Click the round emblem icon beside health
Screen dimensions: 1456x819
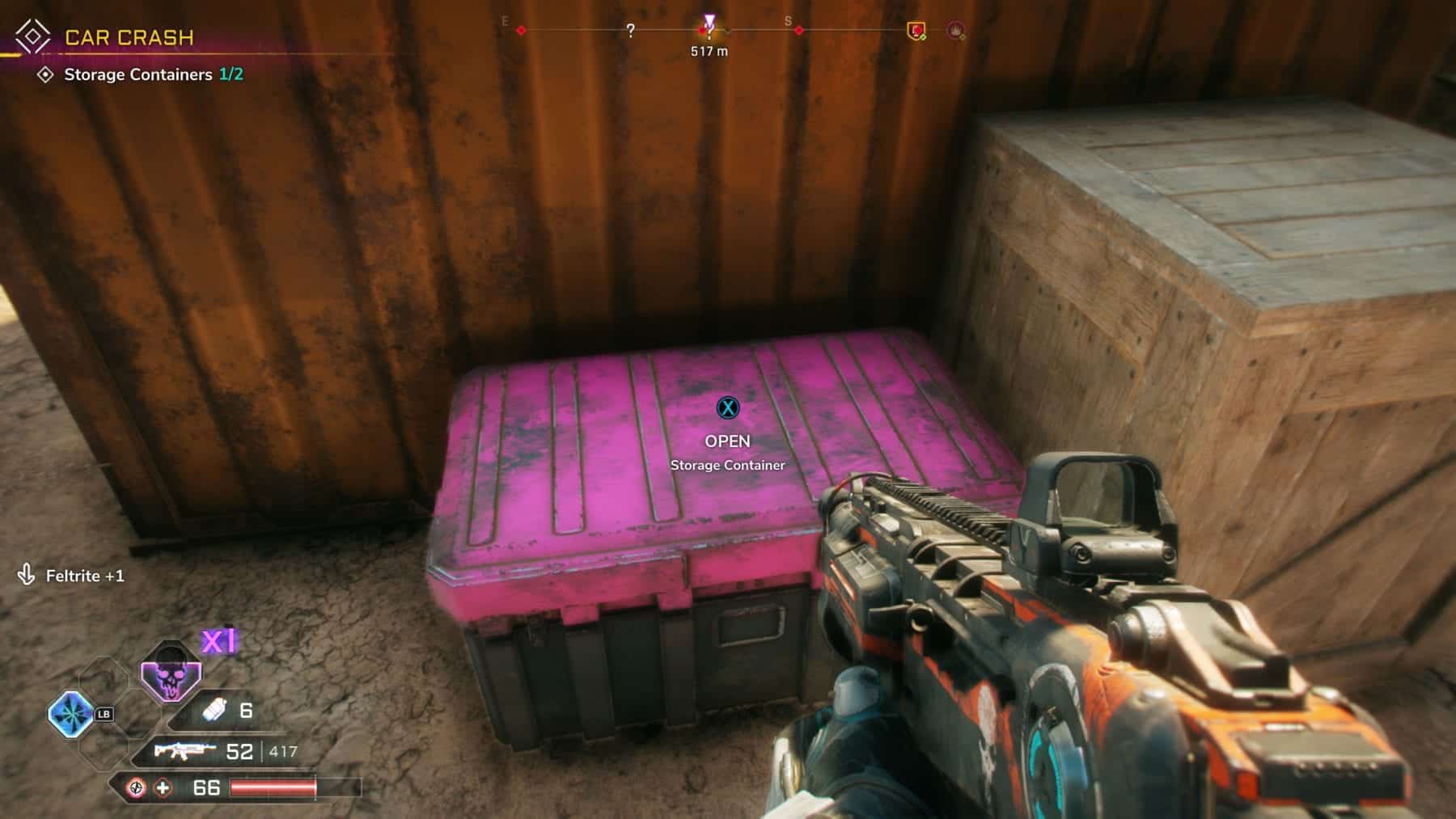(137, 787)
